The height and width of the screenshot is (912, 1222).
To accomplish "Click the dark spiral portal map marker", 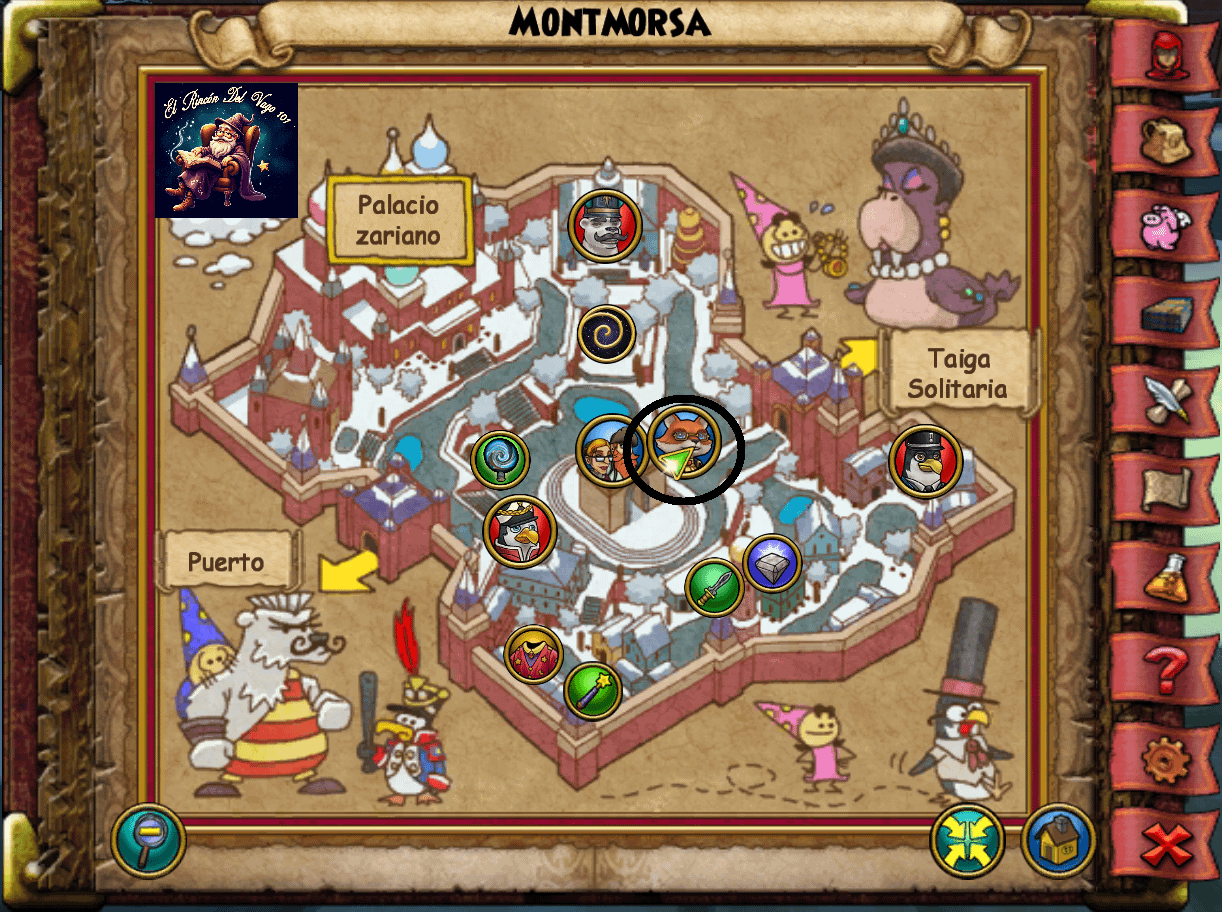I will coord(607,334).
